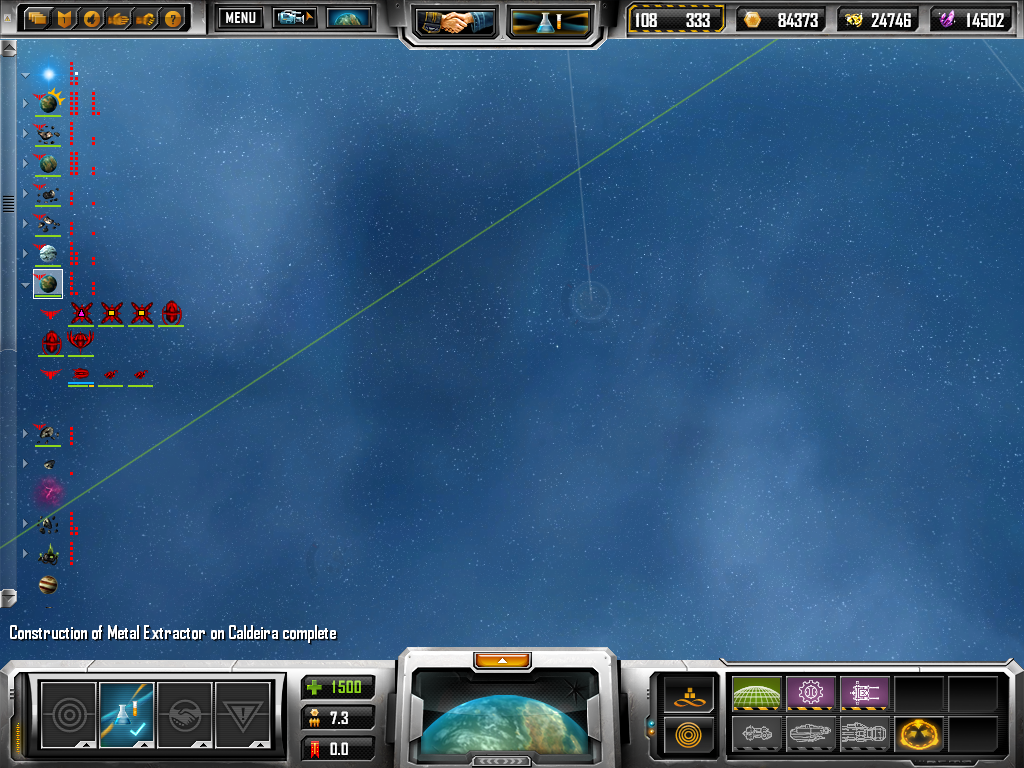
Task: Click the crystal resource counter icon
Action: 948,19
